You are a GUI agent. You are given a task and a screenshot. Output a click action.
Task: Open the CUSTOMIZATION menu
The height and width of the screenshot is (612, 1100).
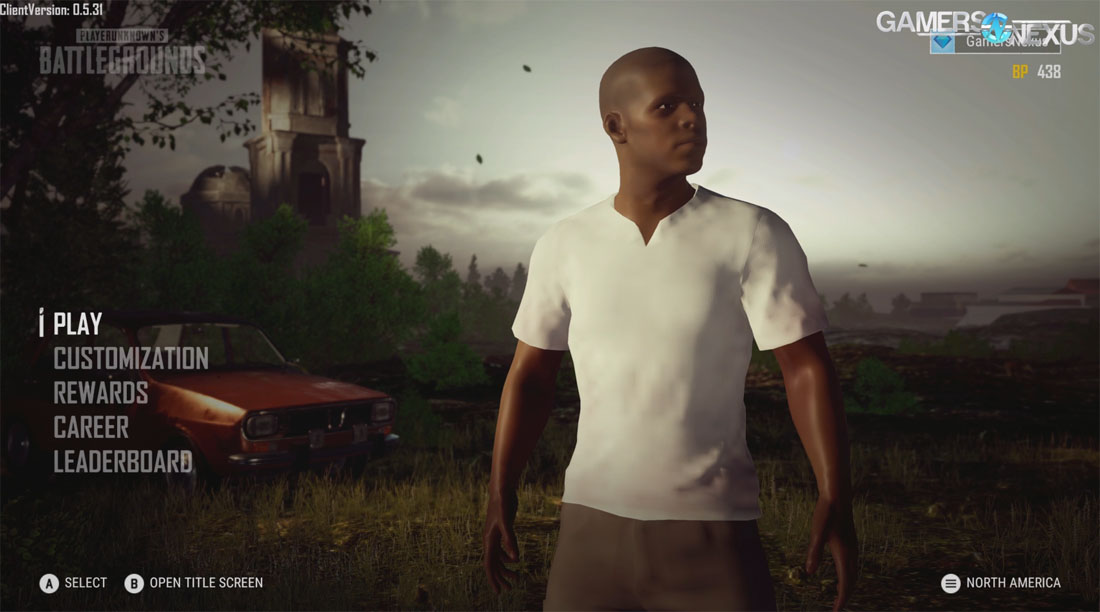tap(130, 358)
